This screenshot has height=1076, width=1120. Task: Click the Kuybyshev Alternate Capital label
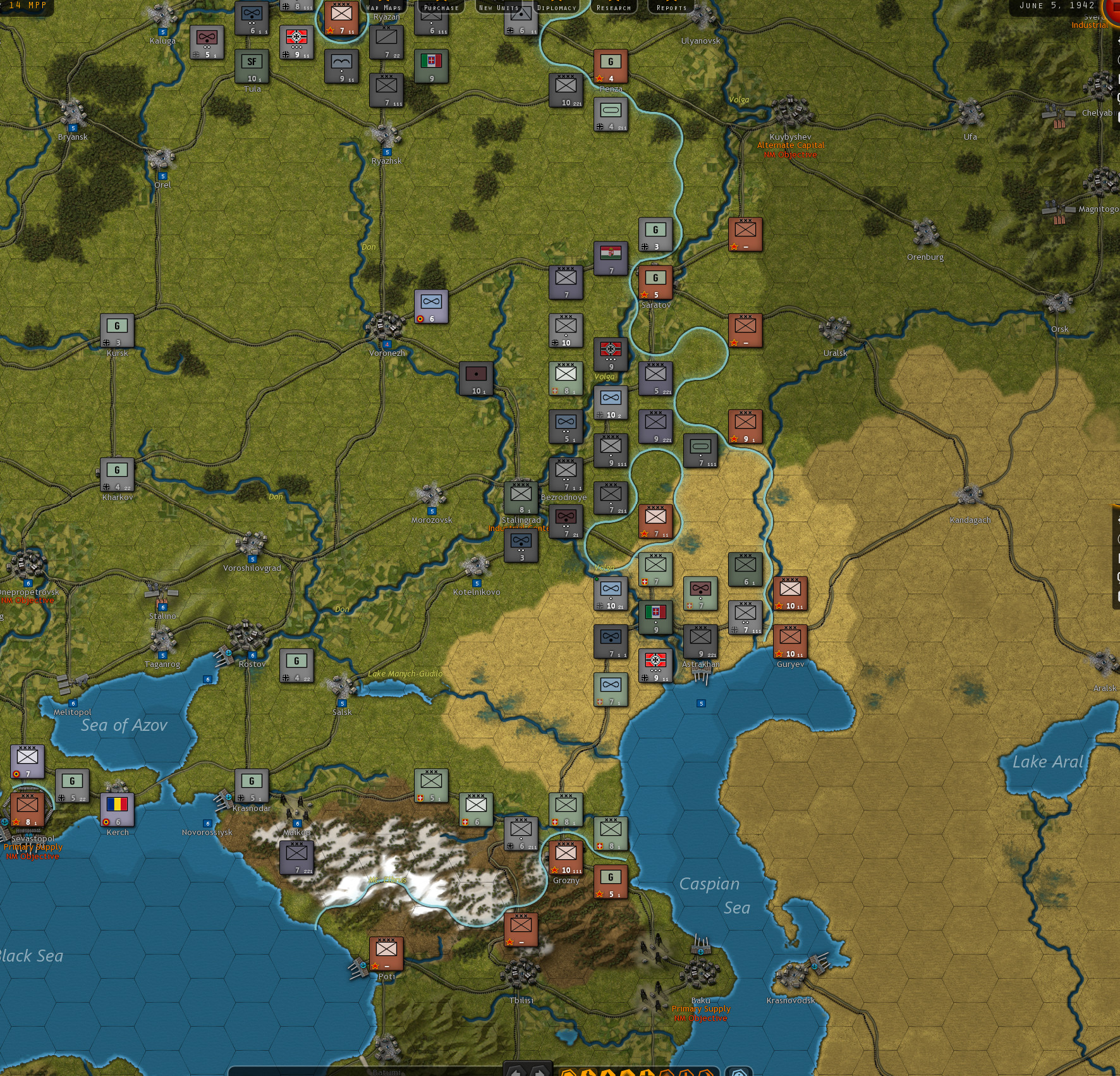[x=790, y=145]
